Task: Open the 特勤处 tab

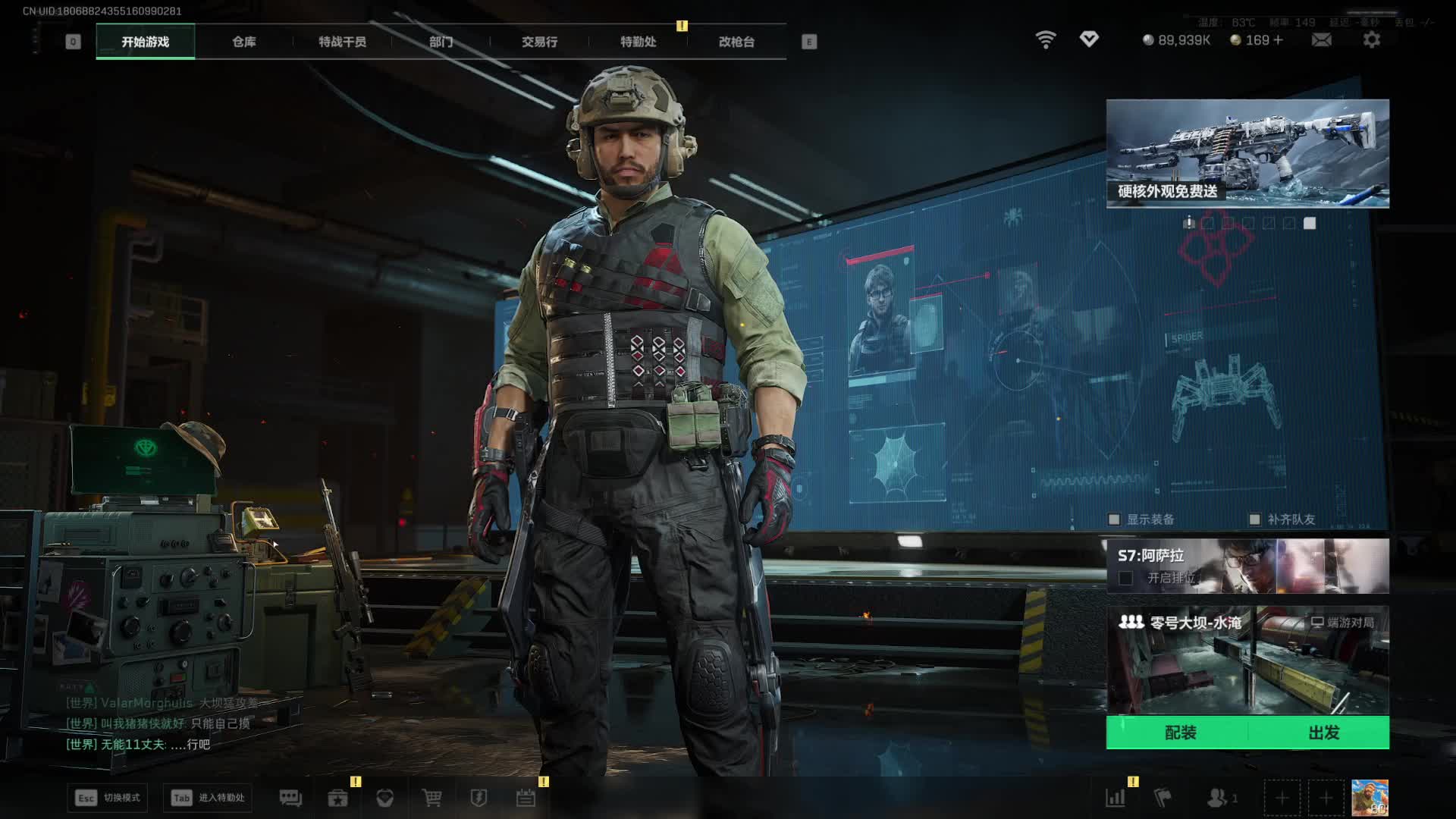Action: click(x=638, y=42)
